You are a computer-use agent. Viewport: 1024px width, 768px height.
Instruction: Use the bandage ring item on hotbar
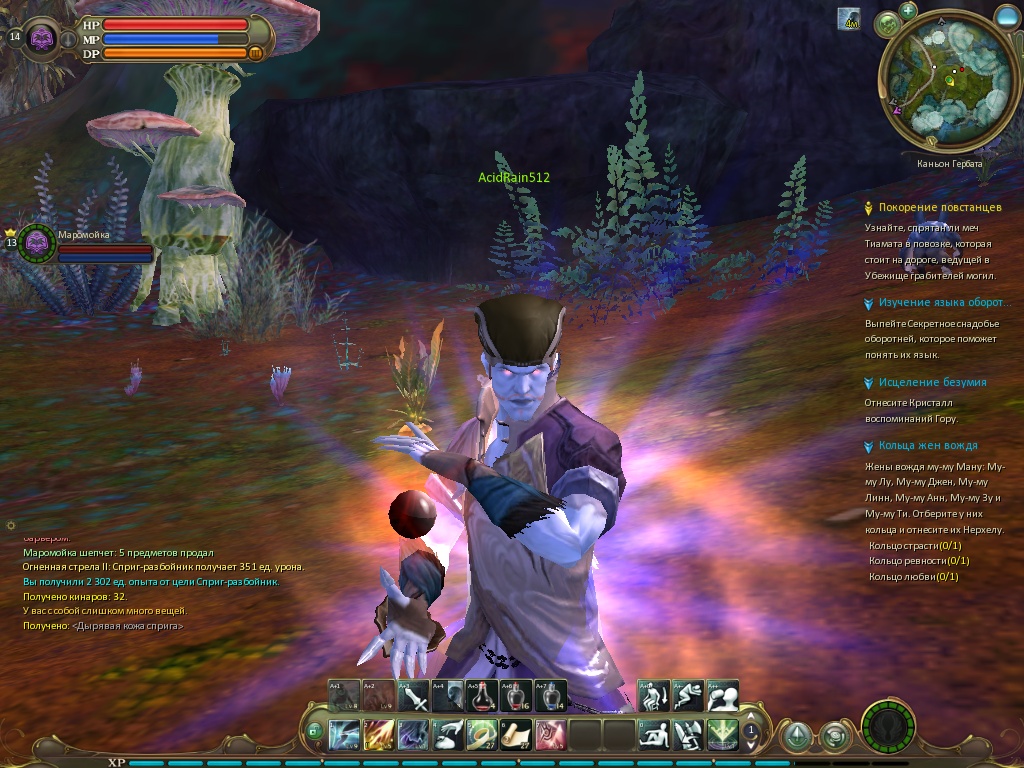[x=482, y=735]
